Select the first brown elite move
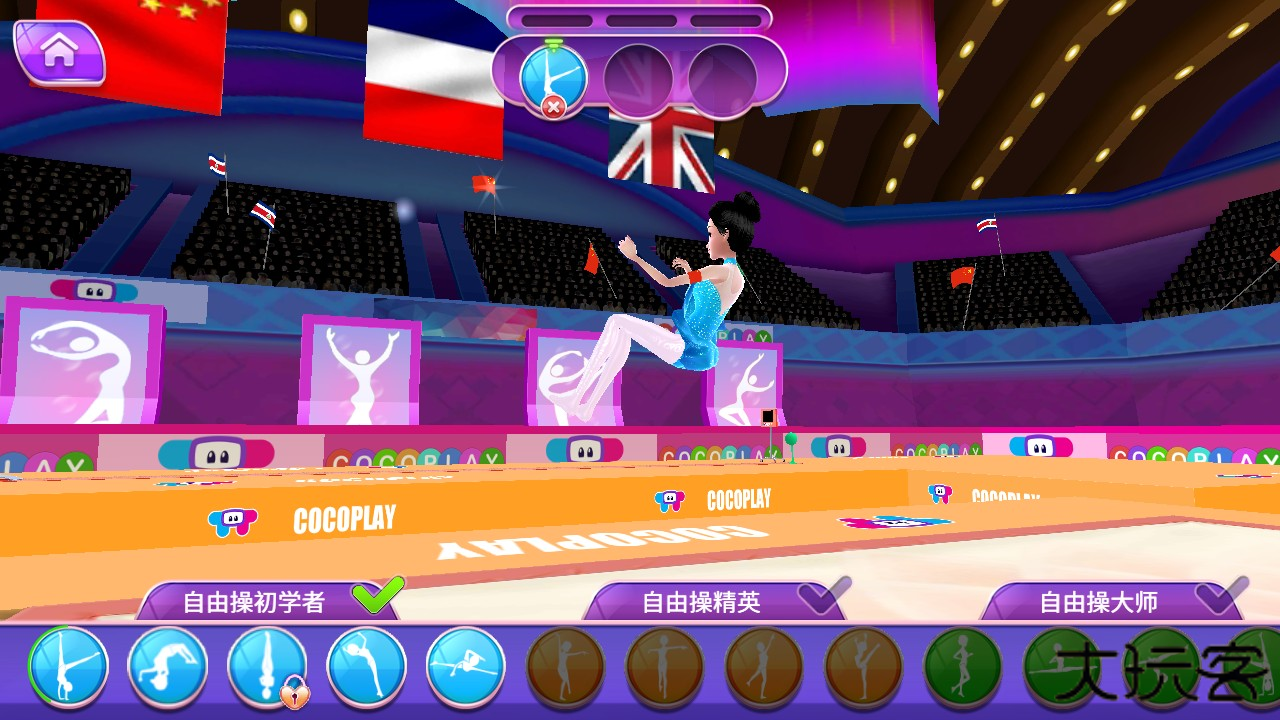Image resolution: width=1280 pixels, height=720 pixels. pos(565,666)
